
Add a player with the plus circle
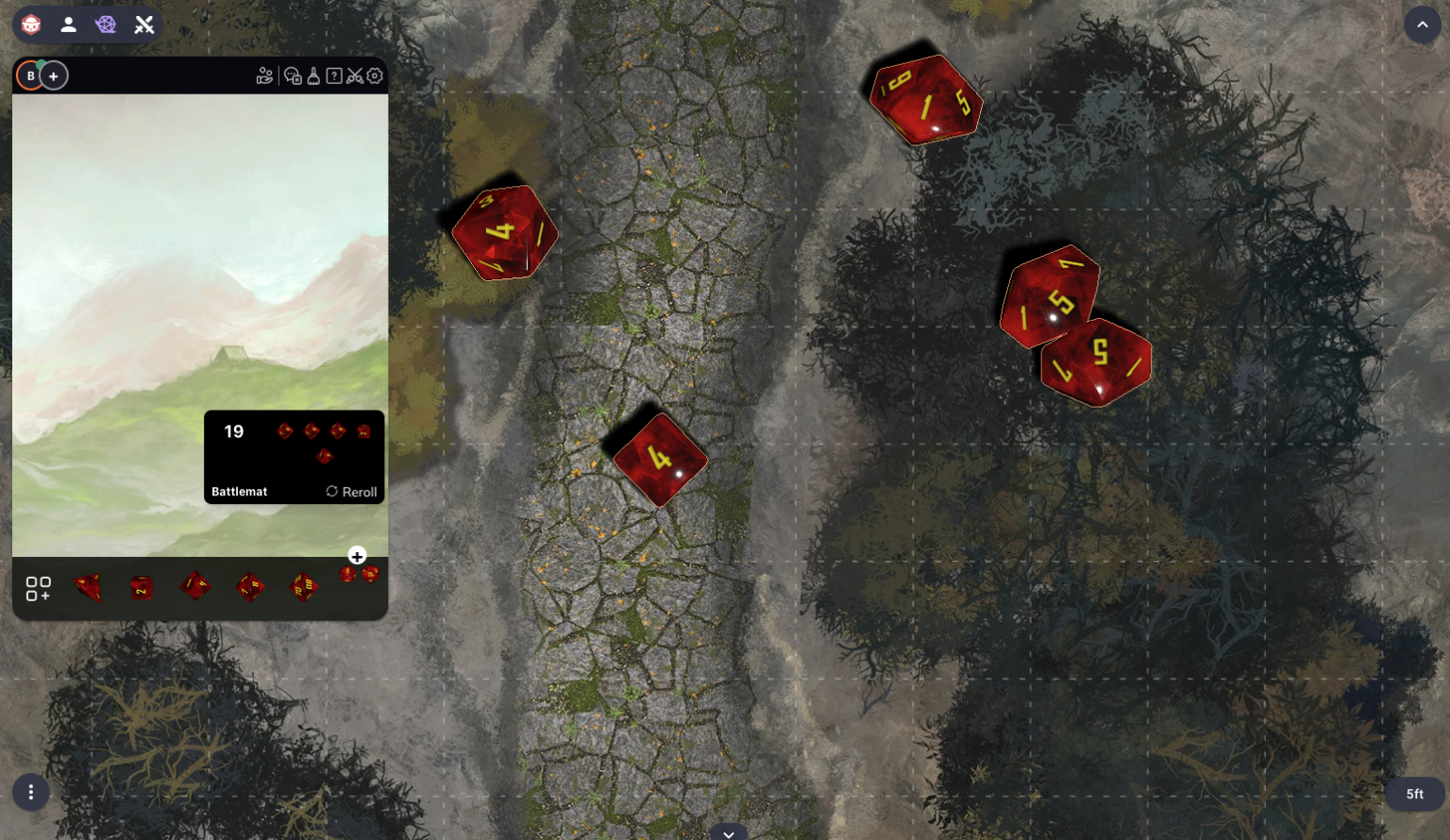click(x=54, y=76)
